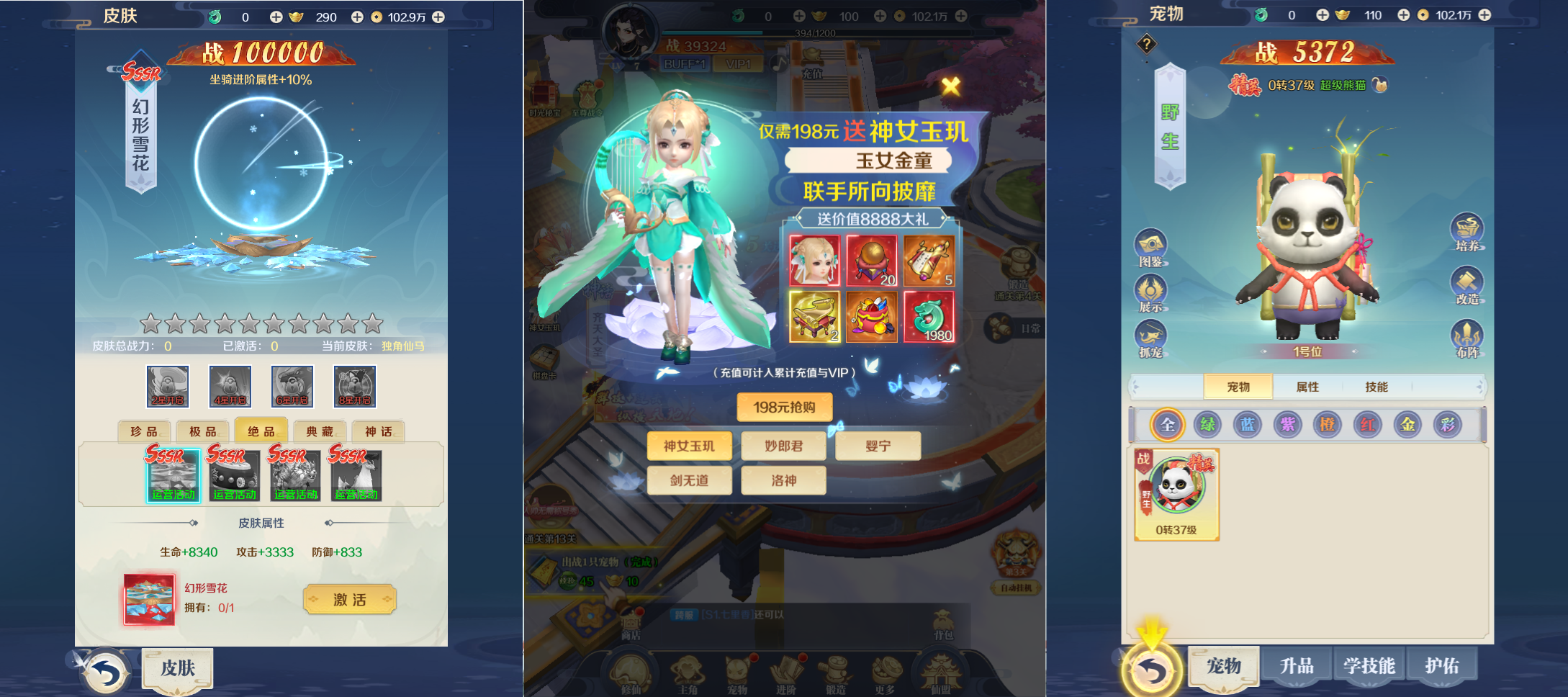Choose the 洛神 offer tab
The image size is (1568, 697).
click(784, 480)
